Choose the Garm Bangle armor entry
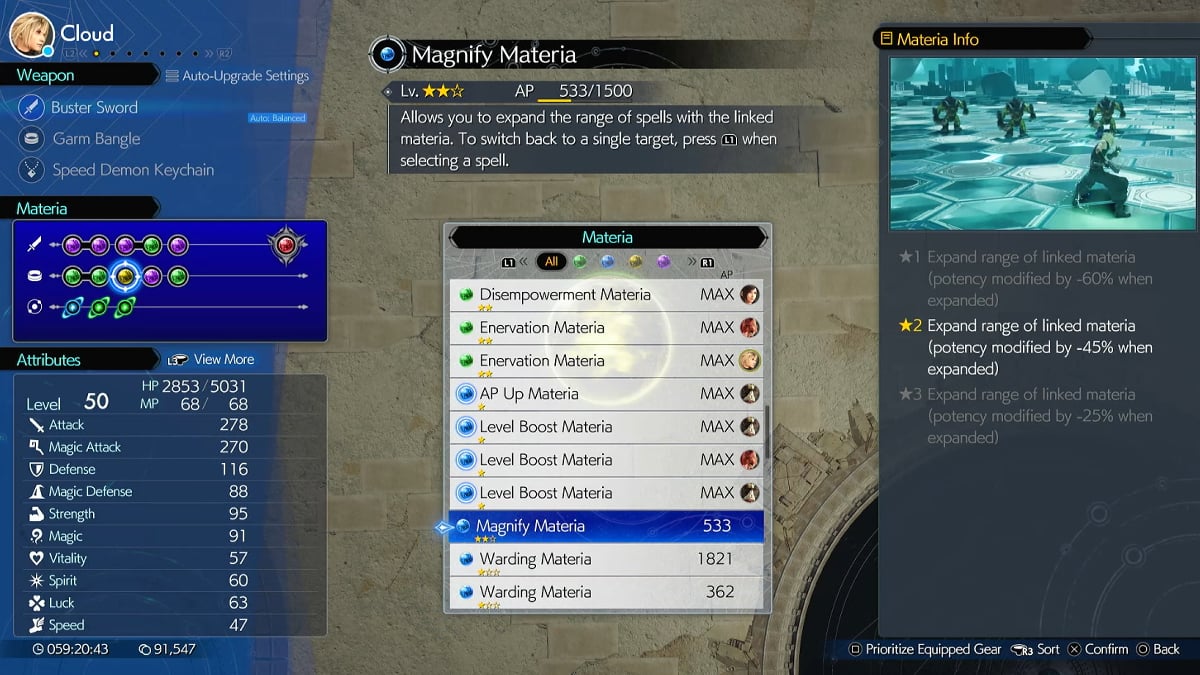Screen dimensions: 1200x675 coord(96,139)
